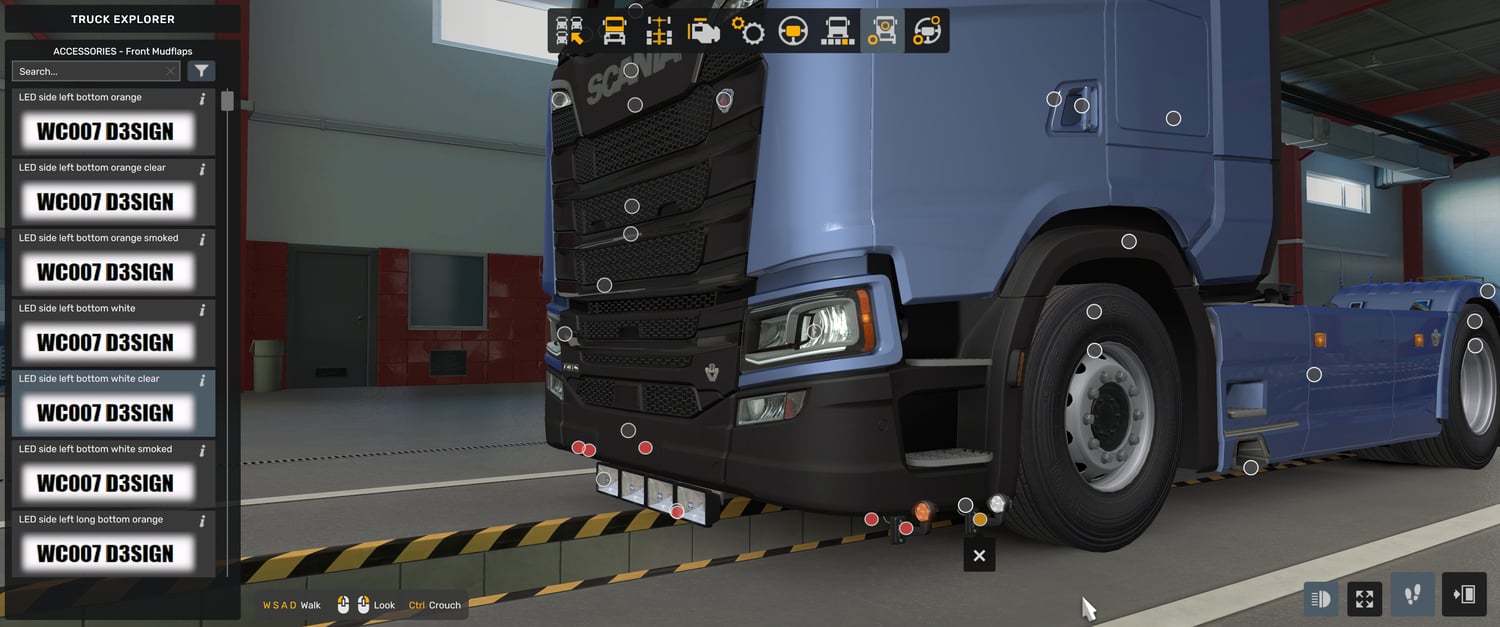Viewport: 1500px width, 627px height.
Task: Click the accessories search field
Action: pyautogui.click(x=90, y=71)
